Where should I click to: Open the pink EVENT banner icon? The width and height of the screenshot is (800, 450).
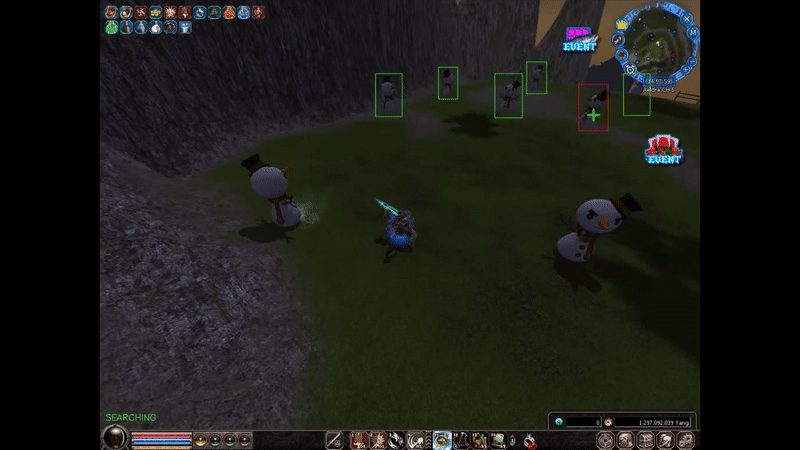pos(578,39)
